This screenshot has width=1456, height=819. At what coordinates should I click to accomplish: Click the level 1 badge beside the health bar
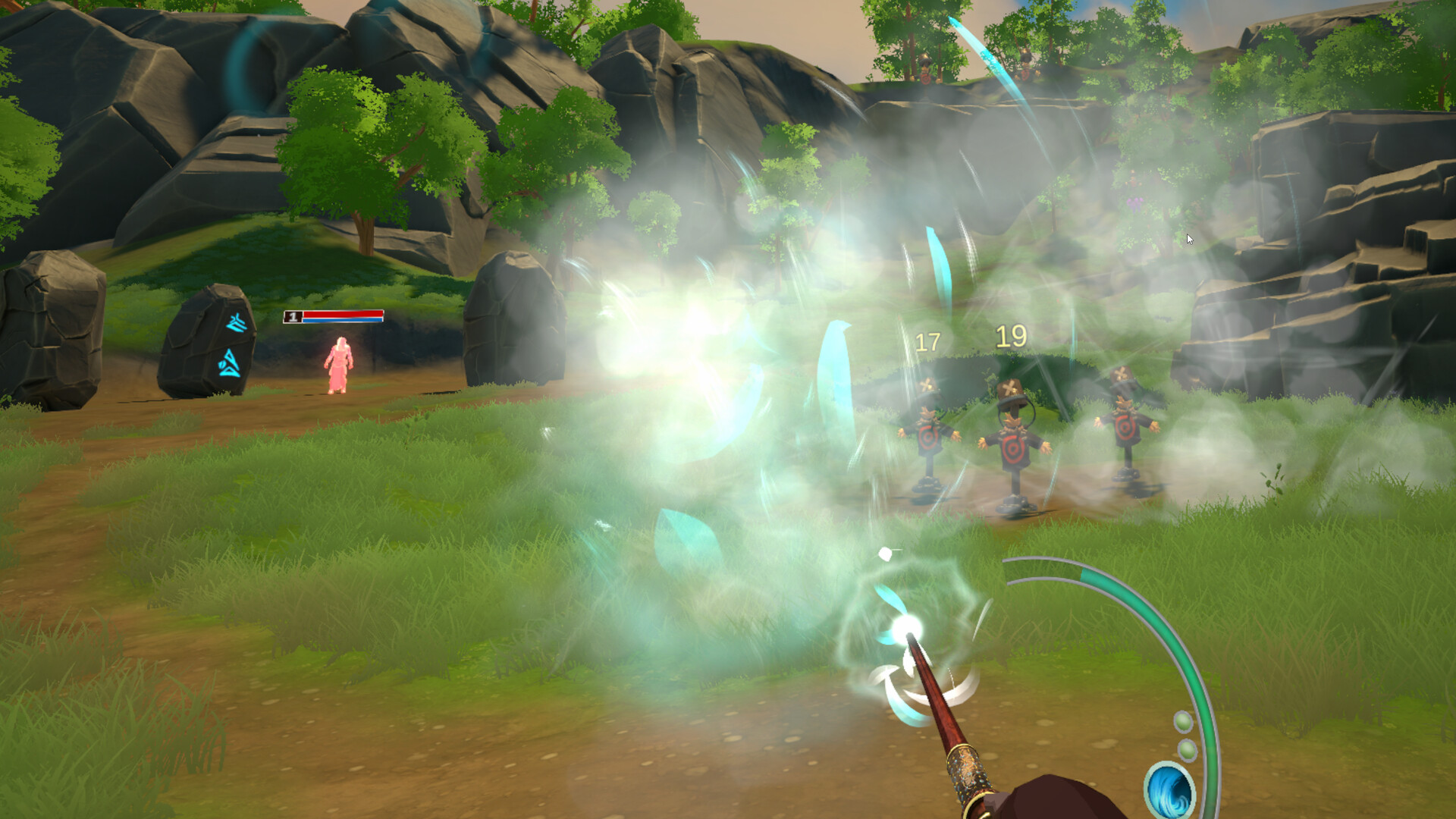point(293,317)
